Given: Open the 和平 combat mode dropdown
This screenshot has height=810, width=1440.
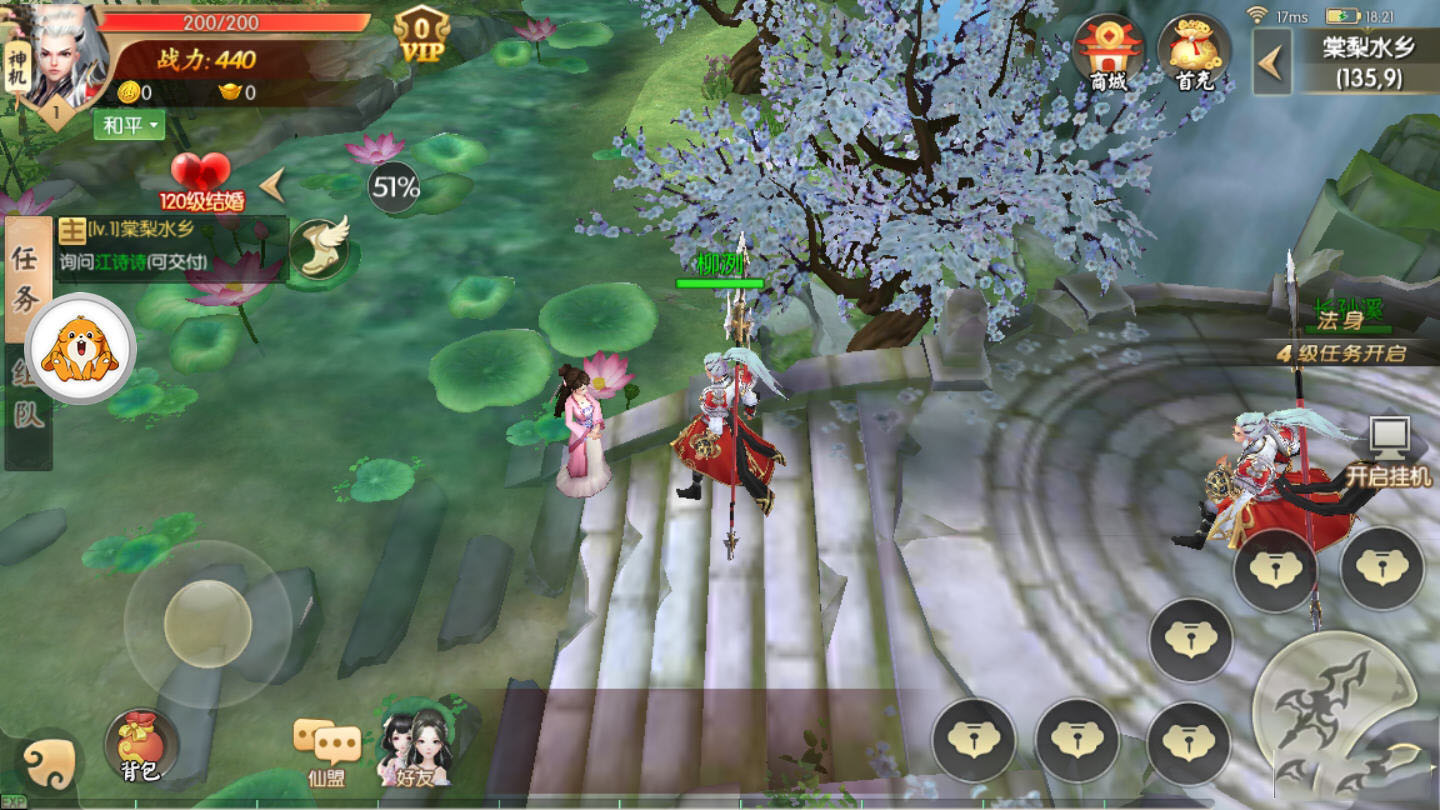Looking at the screenshot, I should 129,125.
